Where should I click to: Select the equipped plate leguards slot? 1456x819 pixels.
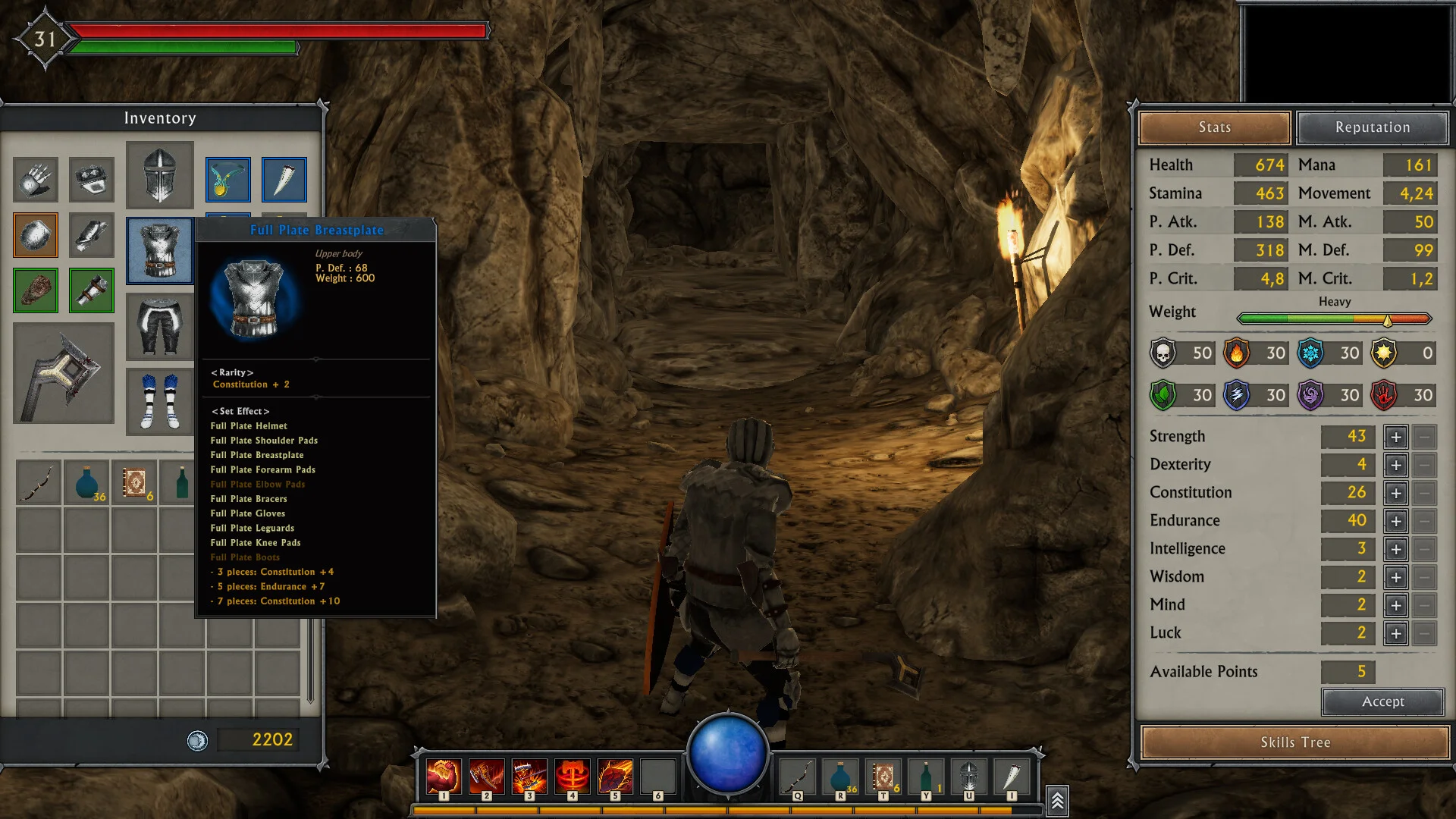[x=160, y=326]
